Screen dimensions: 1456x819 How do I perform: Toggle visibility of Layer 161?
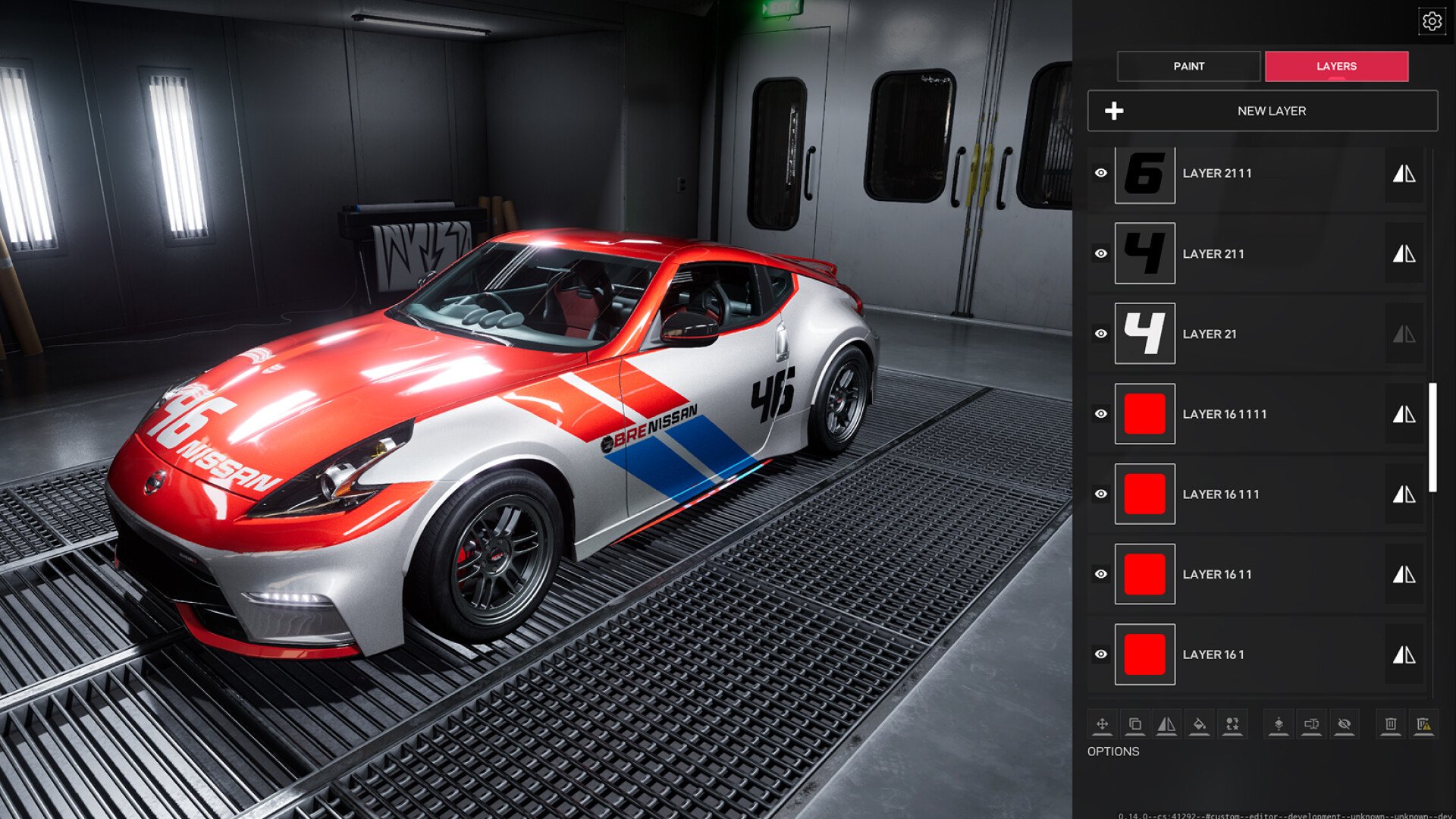point(1101,654)
